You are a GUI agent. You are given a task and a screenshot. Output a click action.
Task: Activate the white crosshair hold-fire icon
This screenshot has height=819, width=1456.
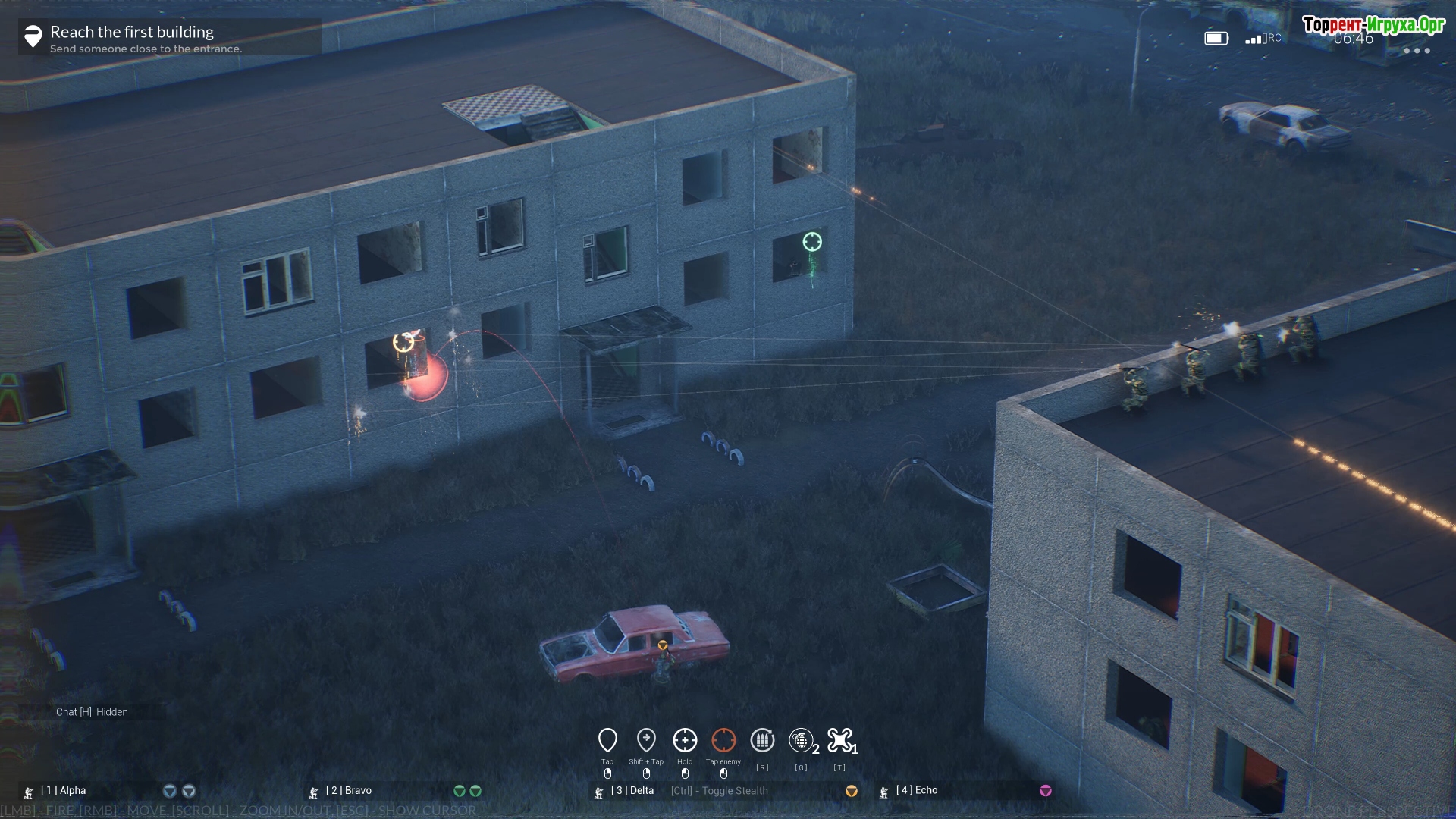tap(685, 740)
